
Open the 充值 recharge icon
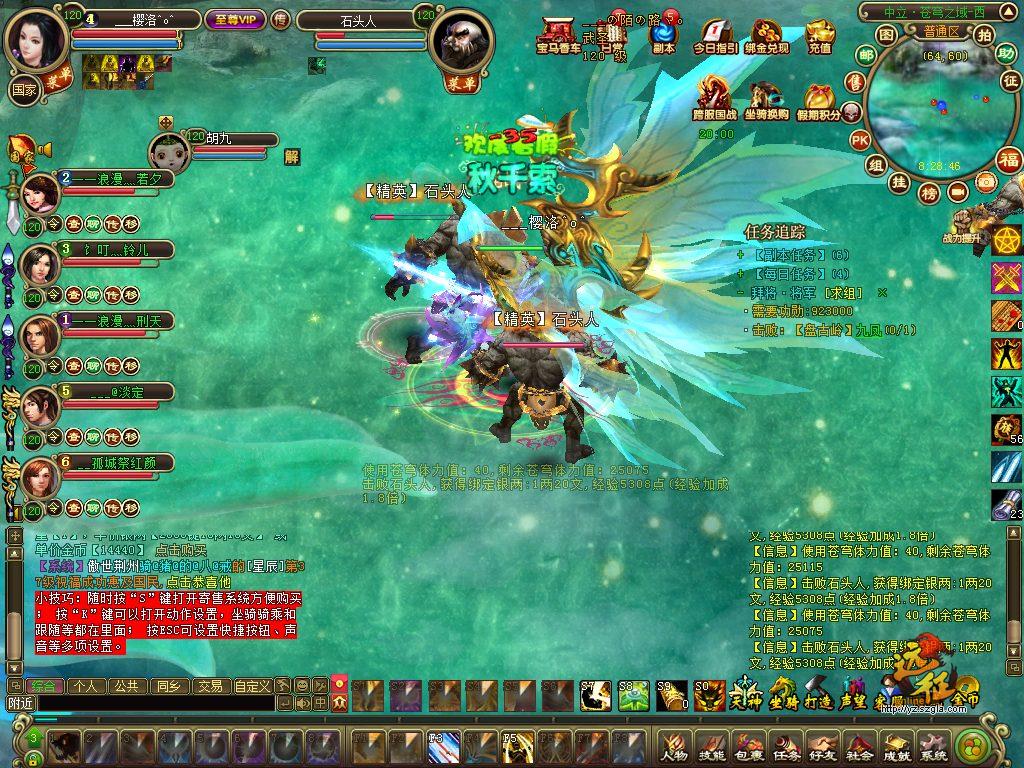pyautogui.click(x=819, y=35)
